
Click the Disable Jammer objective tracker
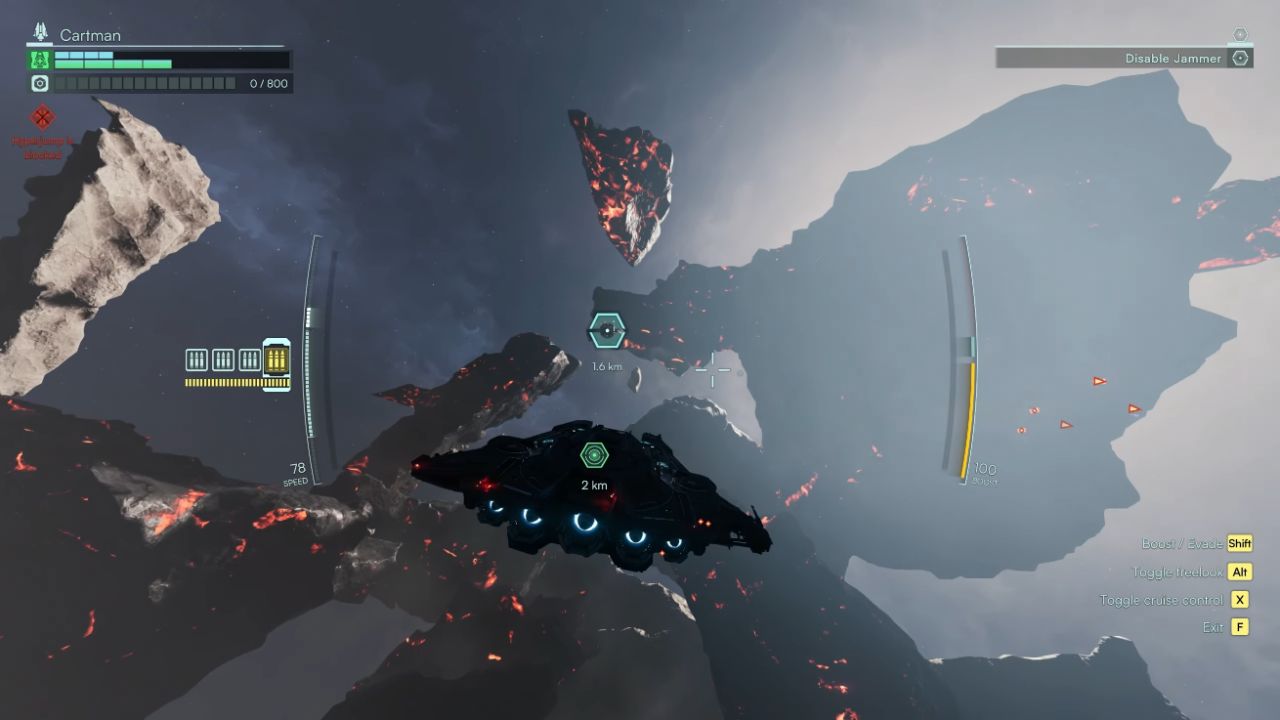pyautogui.click(x=1125, y=58)
